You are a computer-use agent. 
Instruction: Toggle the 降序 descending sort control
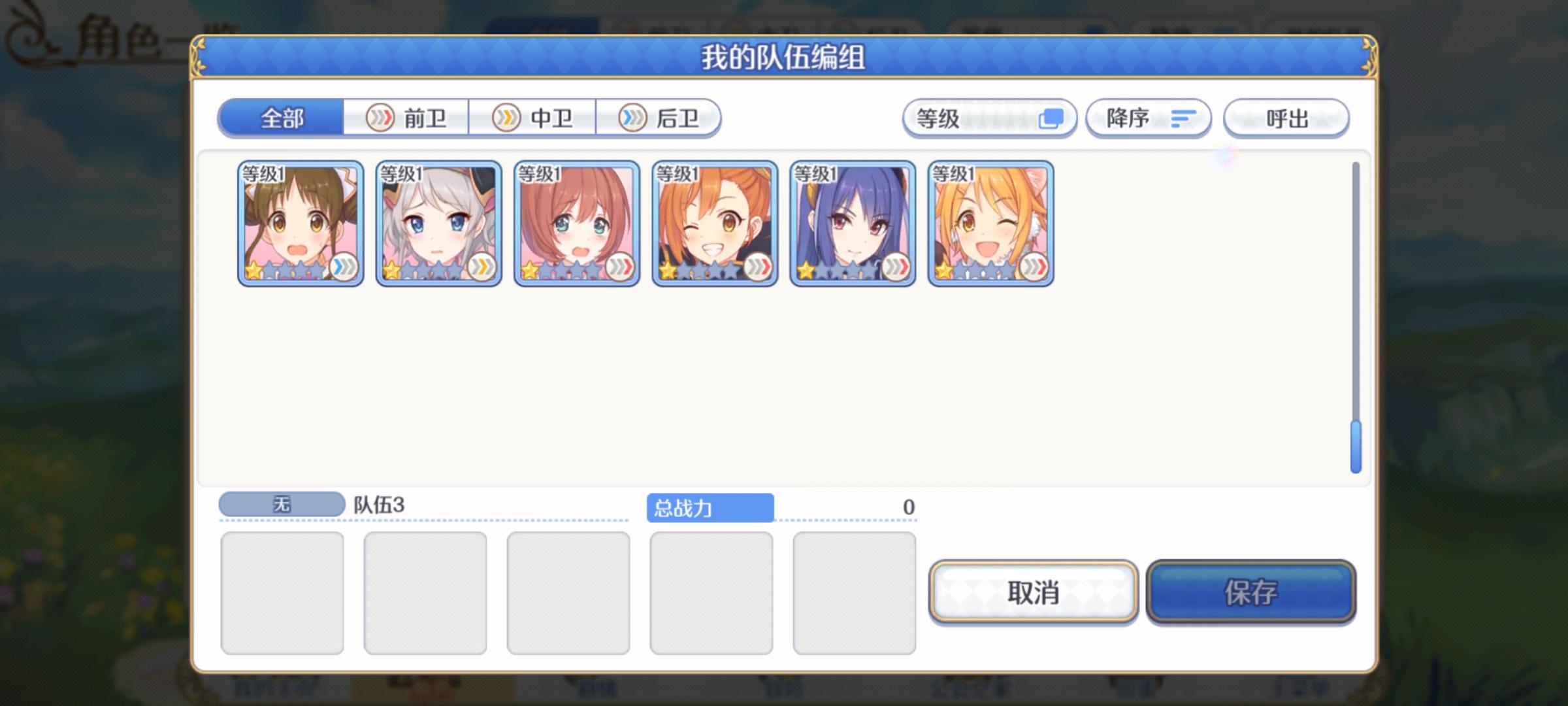[1149, 118]
